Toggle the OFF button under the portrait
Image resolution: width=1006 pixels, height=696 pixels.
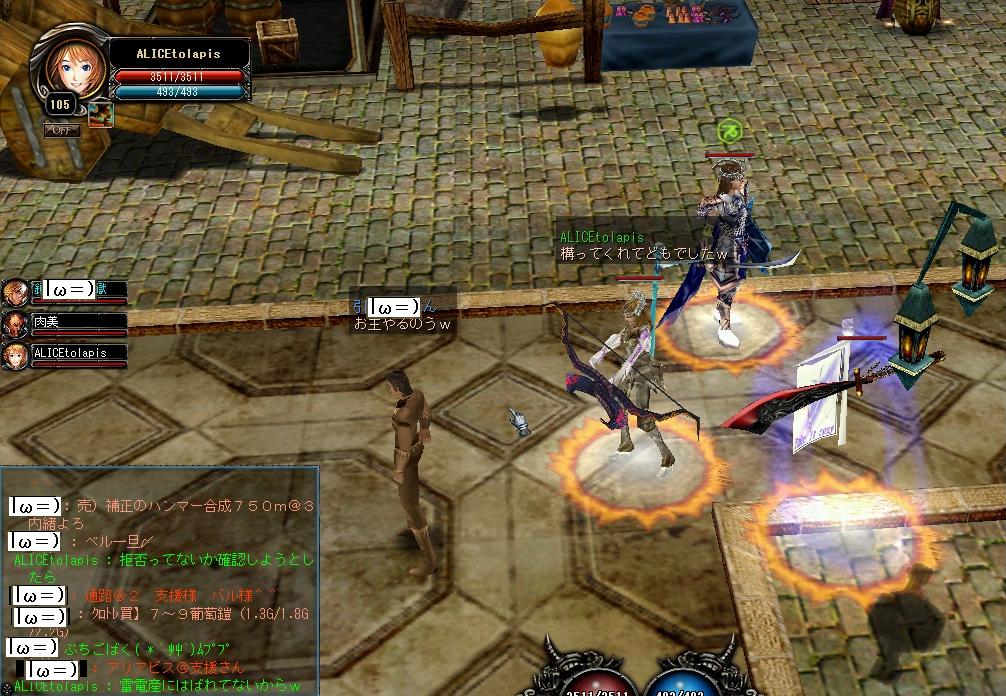[62, 129]
